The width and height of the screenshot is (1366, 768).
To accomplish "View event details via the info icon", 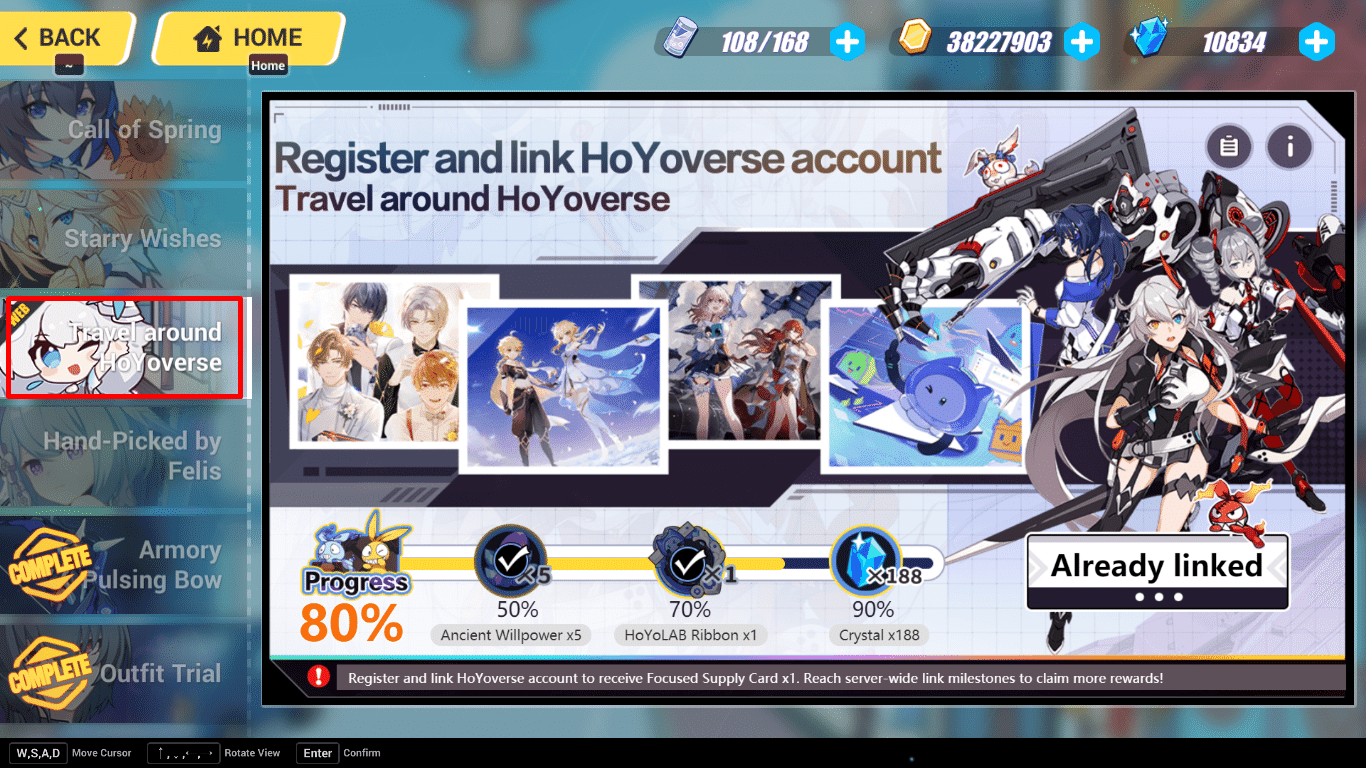I will 1289,147.
